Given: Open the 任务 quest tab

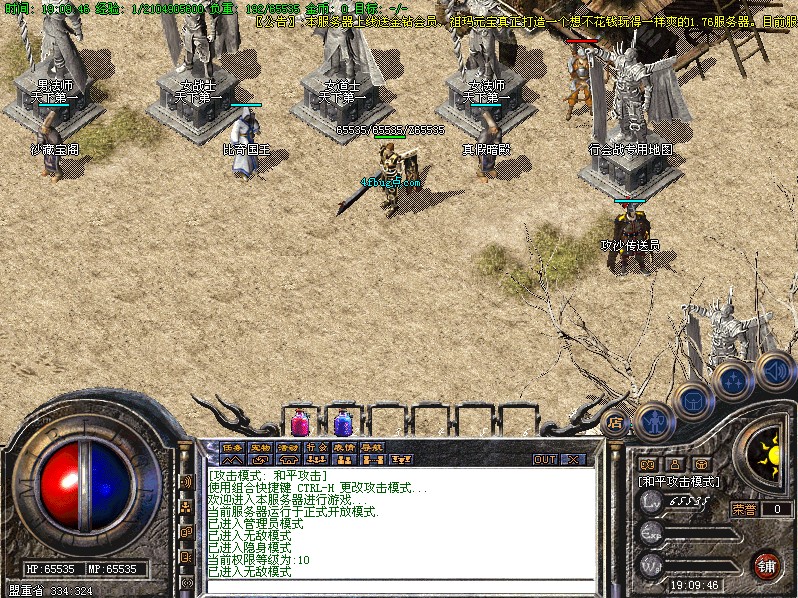Looking at the screenshot, I should coord(232,447).
